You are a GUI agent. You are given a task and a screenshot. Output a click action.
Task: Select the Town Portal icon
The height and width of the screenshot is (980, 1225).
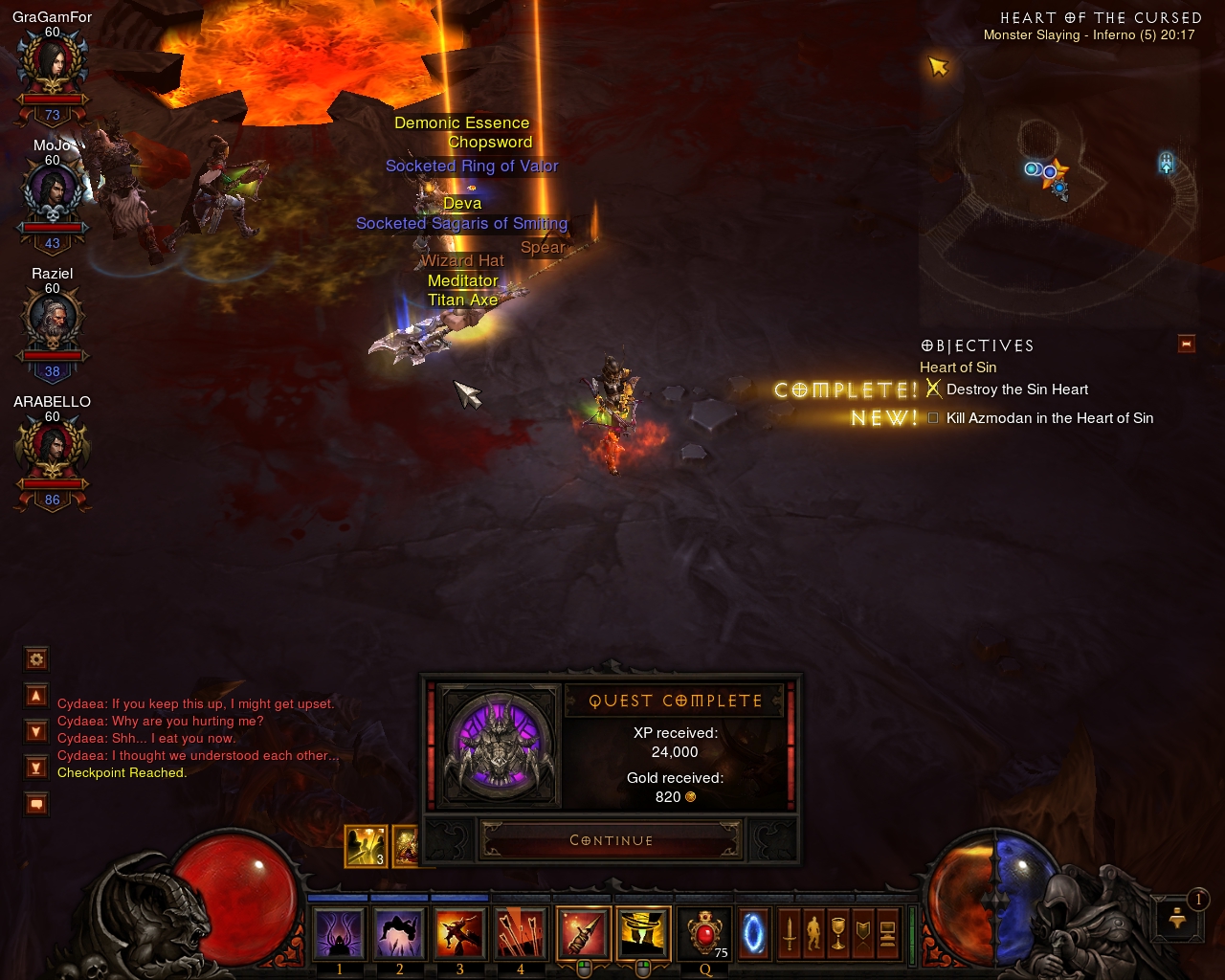click(754, 933)
